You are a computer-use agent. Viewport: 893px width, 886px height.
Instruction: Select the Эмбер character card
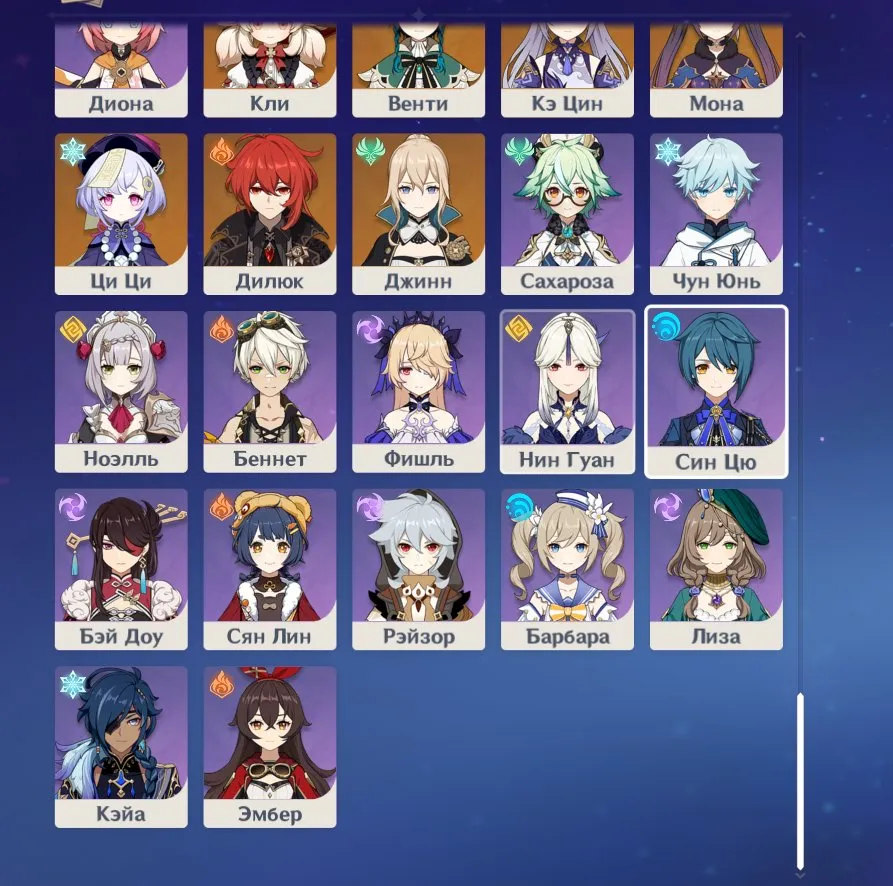270,747
